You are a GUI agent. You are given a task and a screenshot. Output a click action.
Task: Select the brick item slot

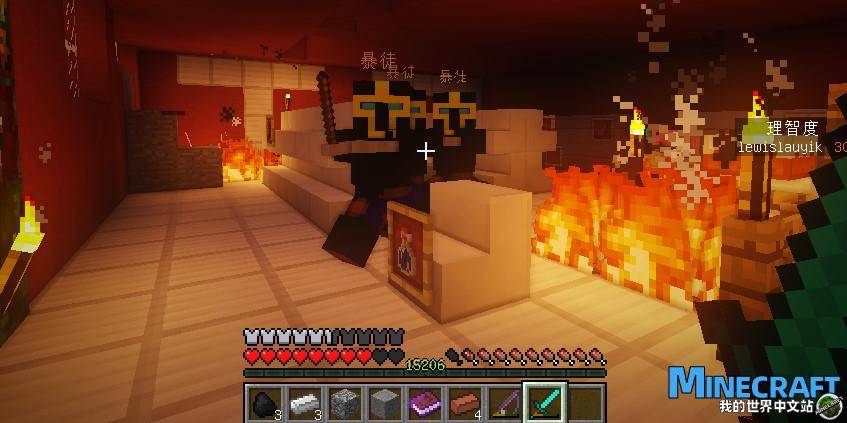[x=463, y=403]
